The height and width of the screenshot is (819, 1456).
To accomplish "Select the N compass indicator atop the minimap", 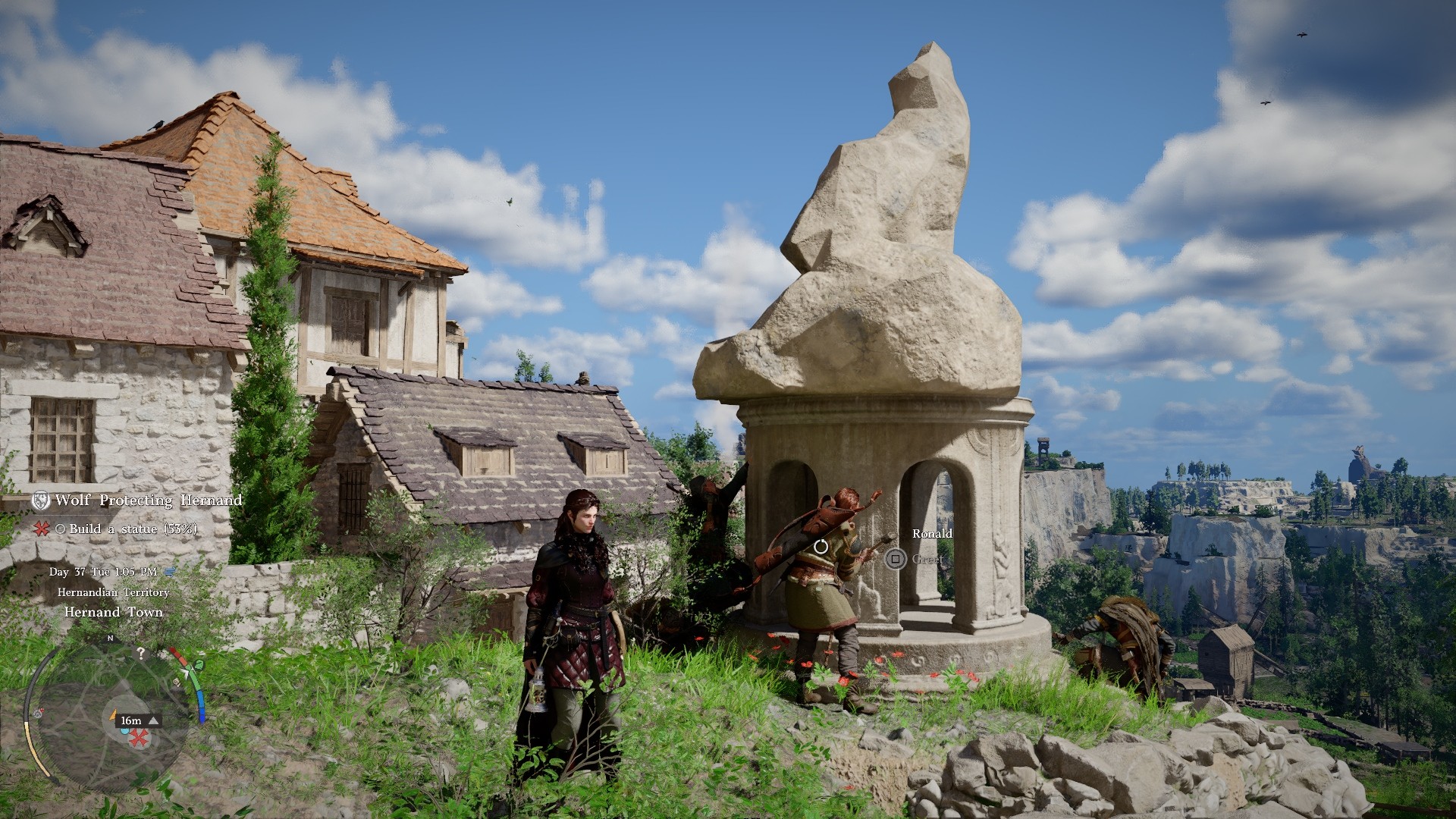I will pyautogui.click(x=111, y=638).
